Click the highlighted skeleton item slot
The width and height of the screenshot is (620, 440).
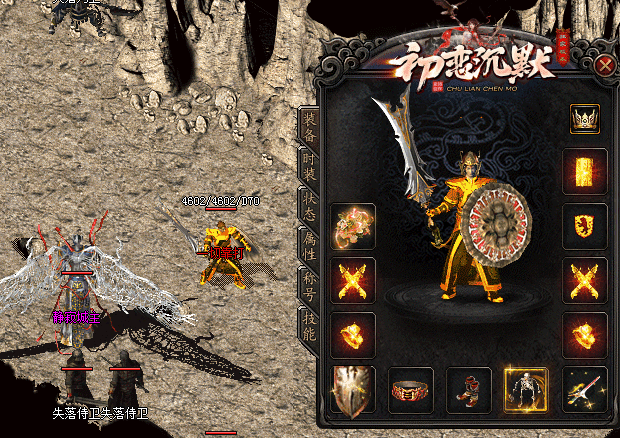(526, 389)
